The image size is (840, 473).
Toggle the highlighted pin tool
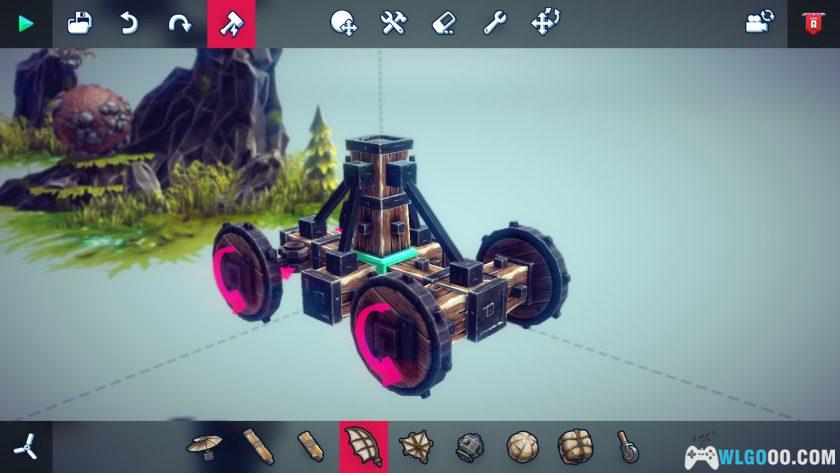tap(231, 23)
